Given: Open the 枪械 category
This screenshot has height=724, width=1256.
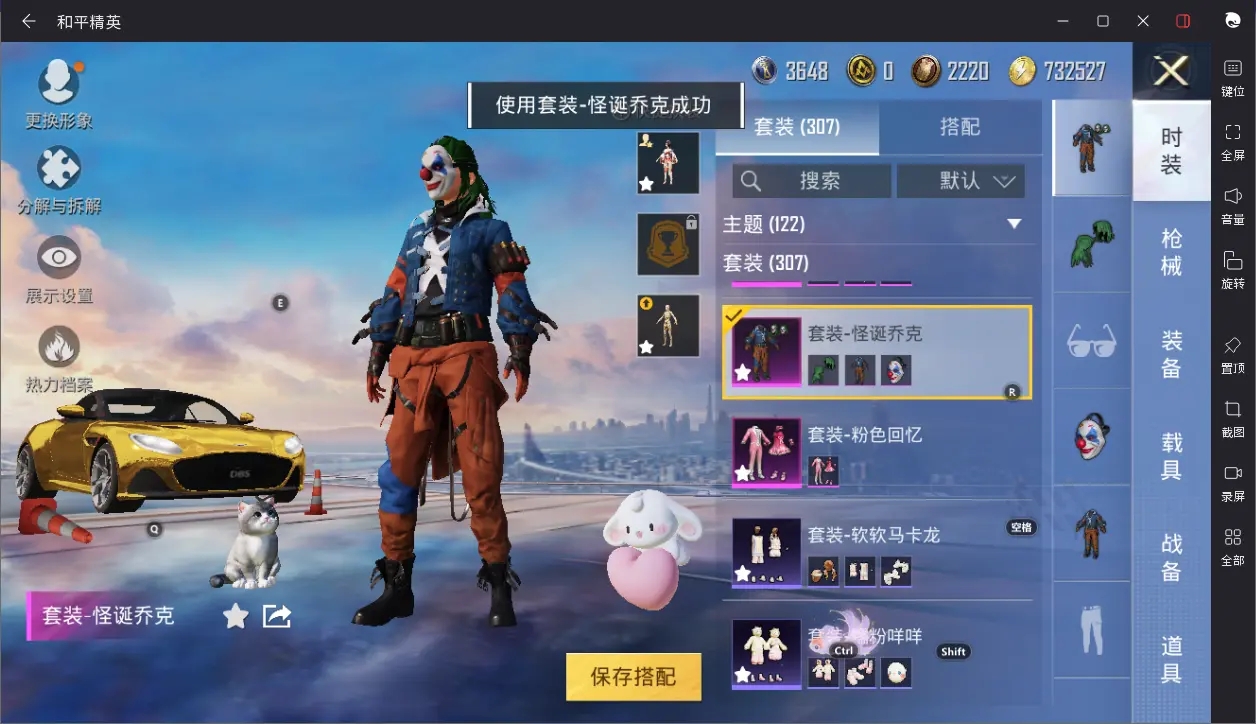Looking at the screenshot, I should click(x=1171, y=252).
